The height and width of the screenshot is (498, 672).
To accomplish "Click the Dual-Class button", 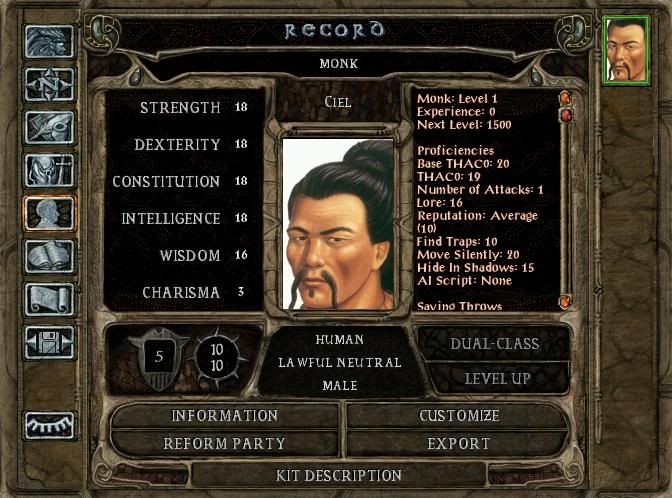I will [x=494, y=344].
